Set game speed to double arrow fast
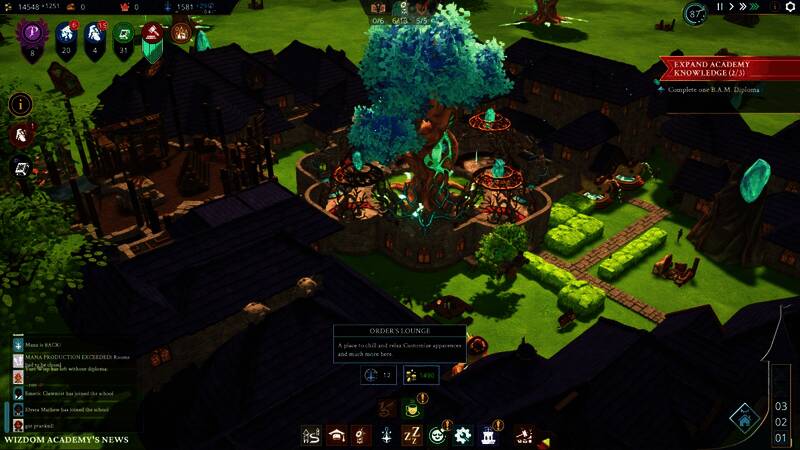The image size is (800, 450). pos(745,7)
